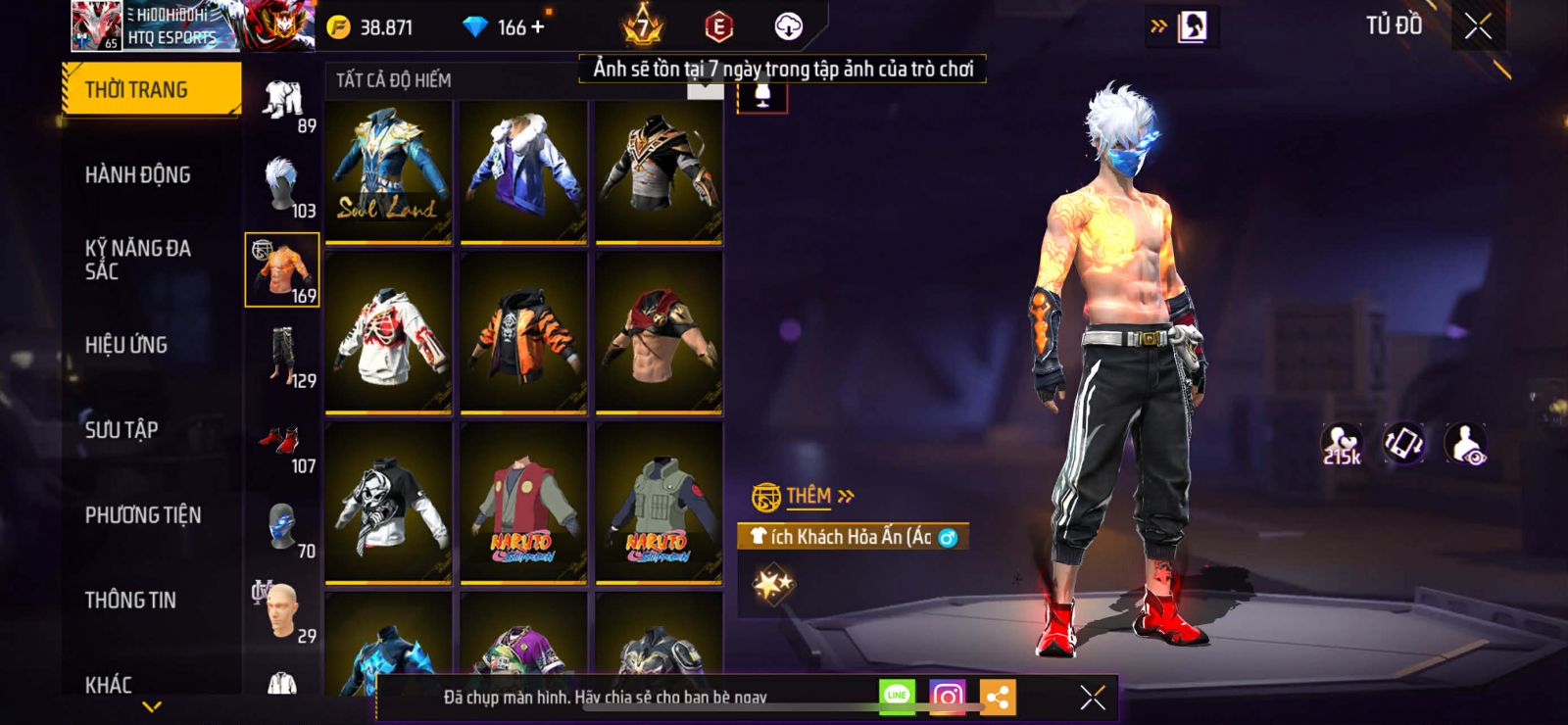
Task: Select the Sưu Tập tab
Action: tap(122, 429)
